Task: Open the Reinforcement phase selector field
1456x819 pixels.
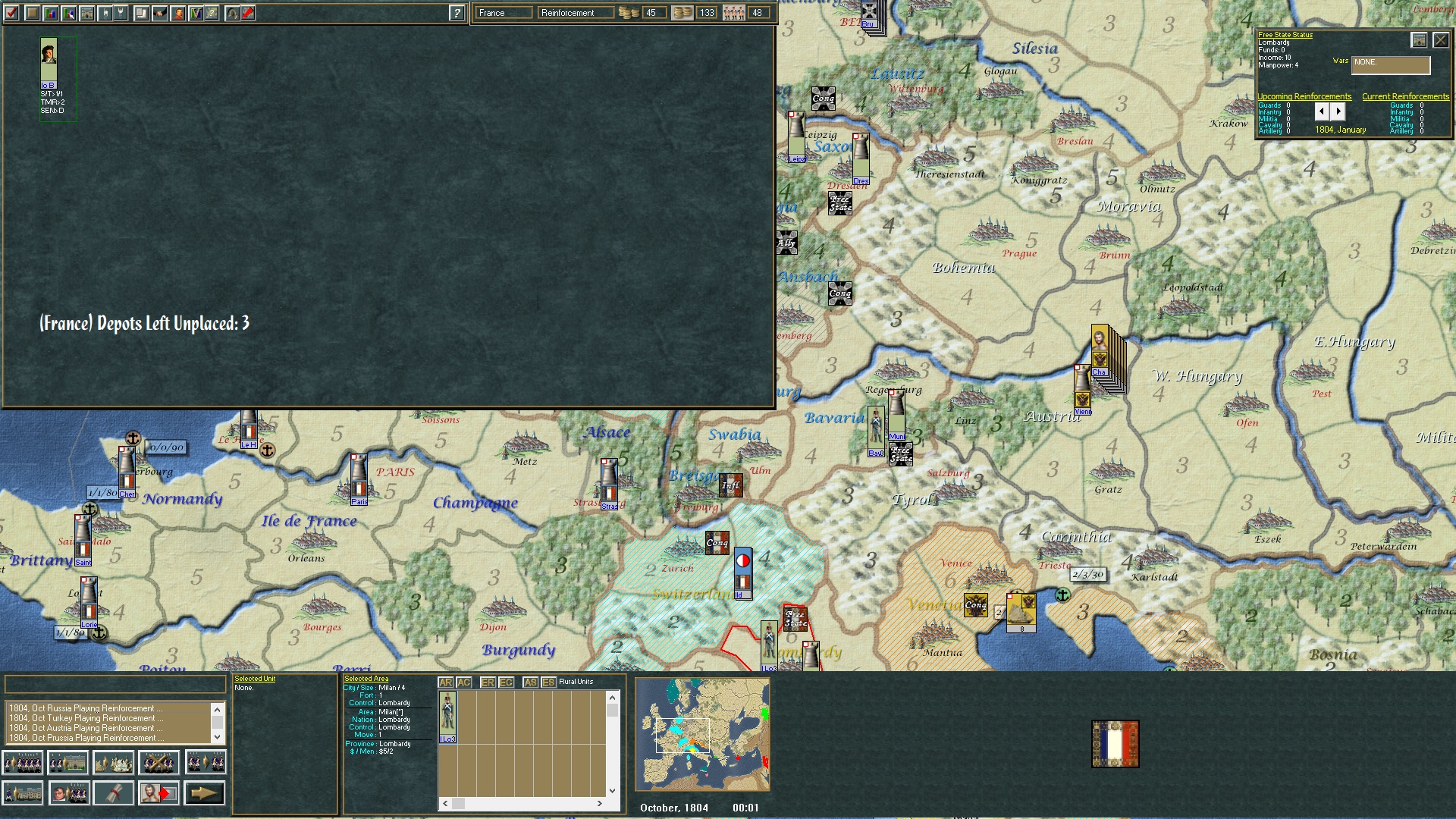Action: coord(576,12)
